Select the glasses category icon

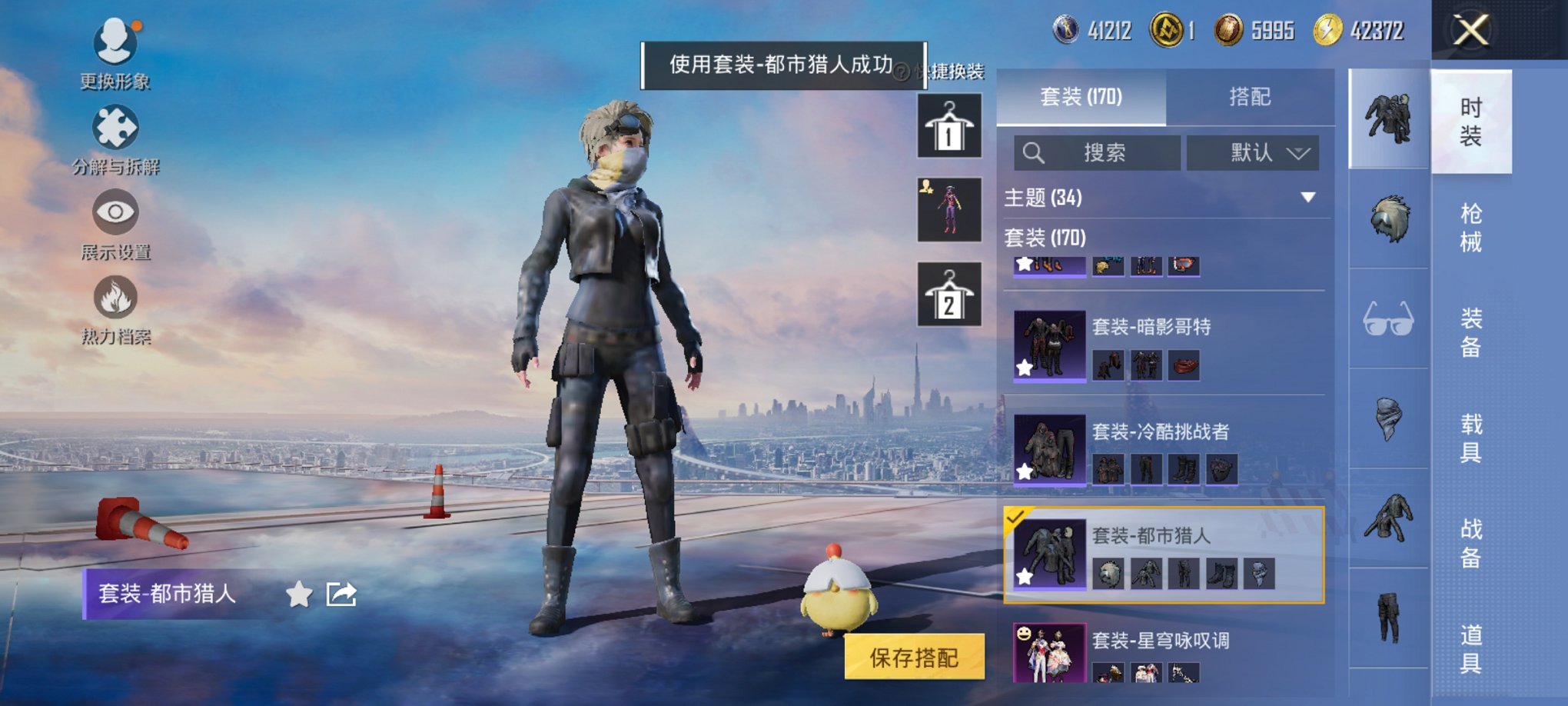pos(1388,318)
